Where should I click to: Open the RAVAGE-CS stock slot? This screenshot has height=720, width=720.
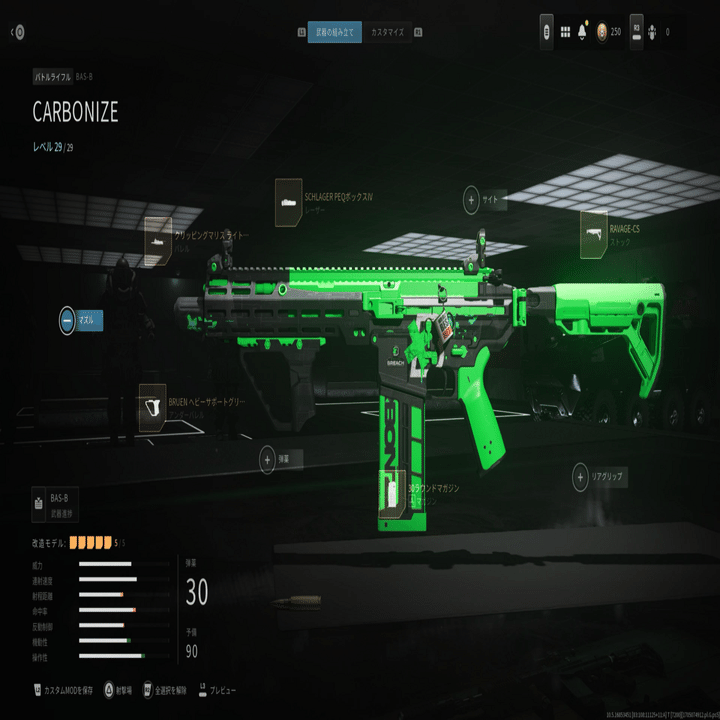594,230
